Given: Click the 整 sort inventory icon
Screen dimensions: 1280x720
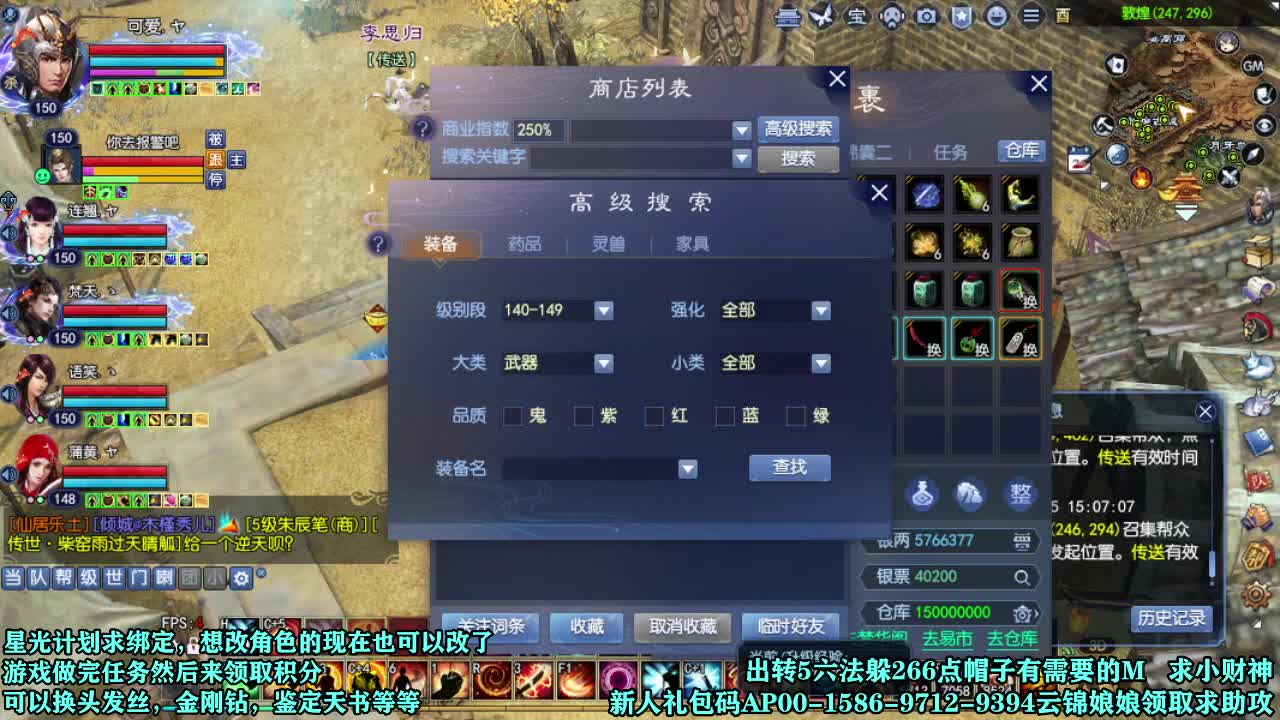Looking at the screenshot, I should pos(1020,494).
